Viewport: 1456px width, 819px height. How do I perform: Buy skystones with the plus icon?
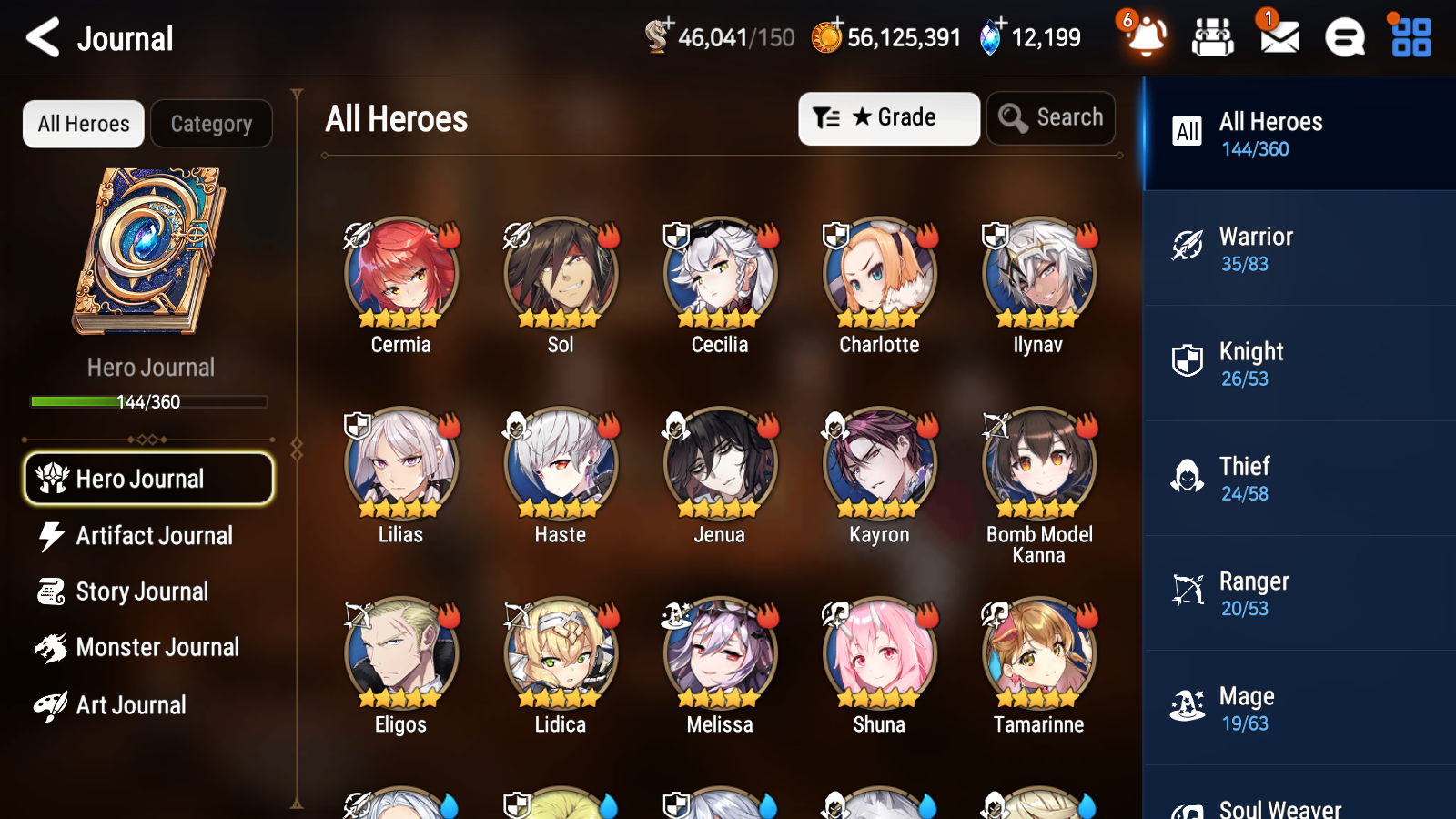(x=1000, y=25)
